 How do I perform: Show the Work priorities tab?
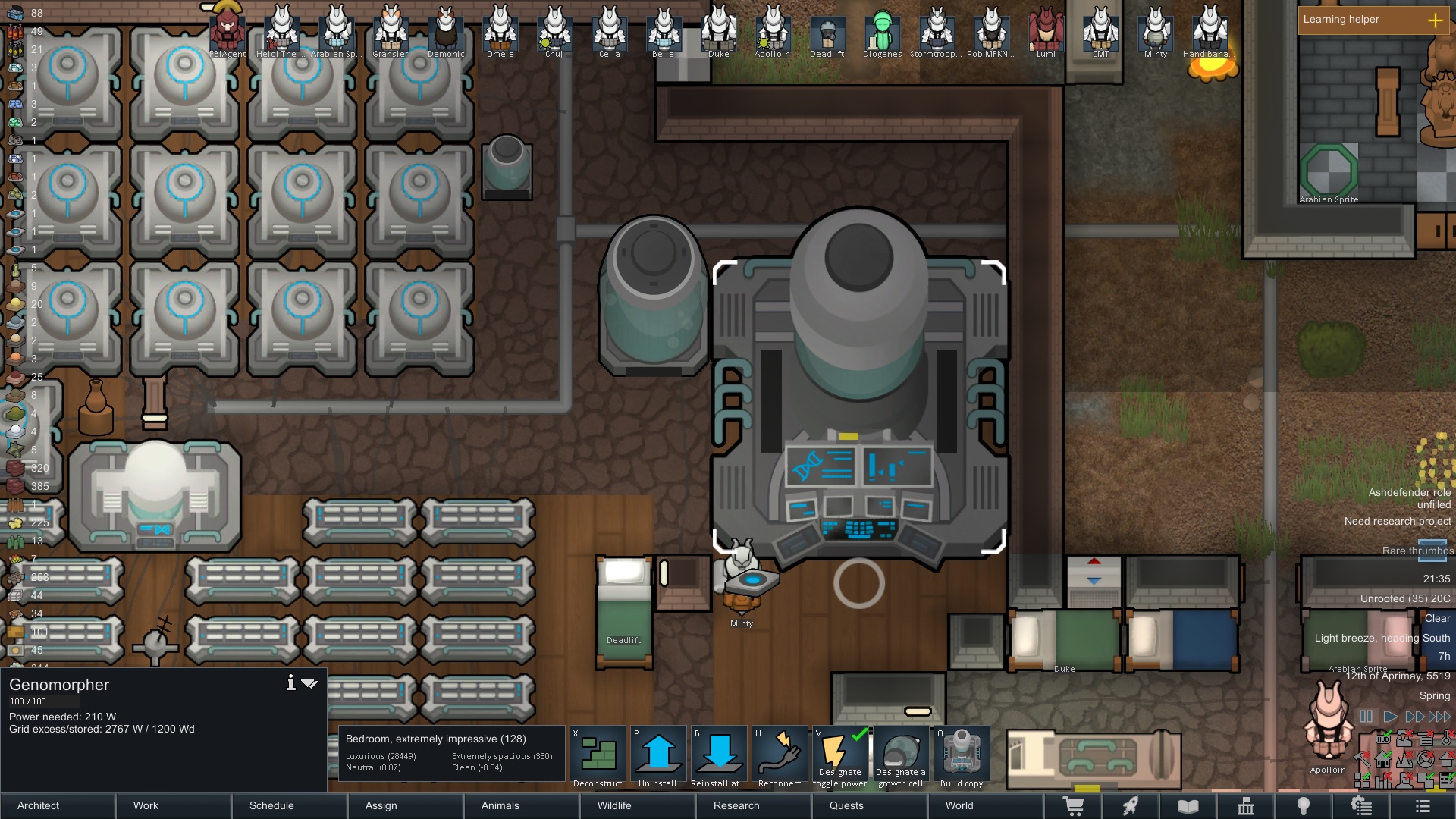[174, 805]
